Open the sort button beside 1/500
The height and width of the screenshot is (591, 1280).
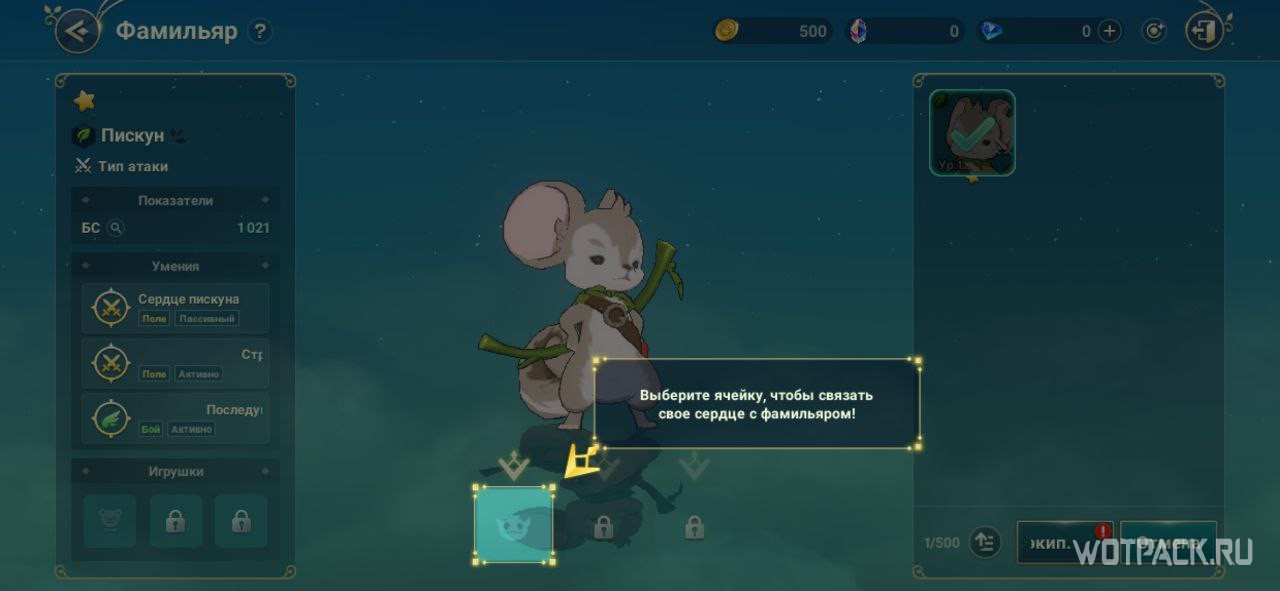tap(985, 542)
